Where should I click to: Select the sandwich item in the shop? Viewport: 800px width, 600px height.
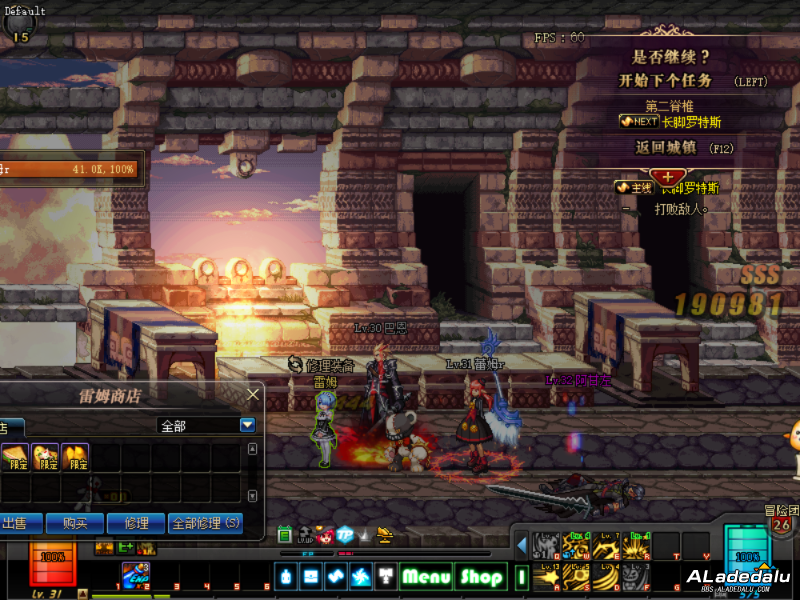click(x=14, y=457)
